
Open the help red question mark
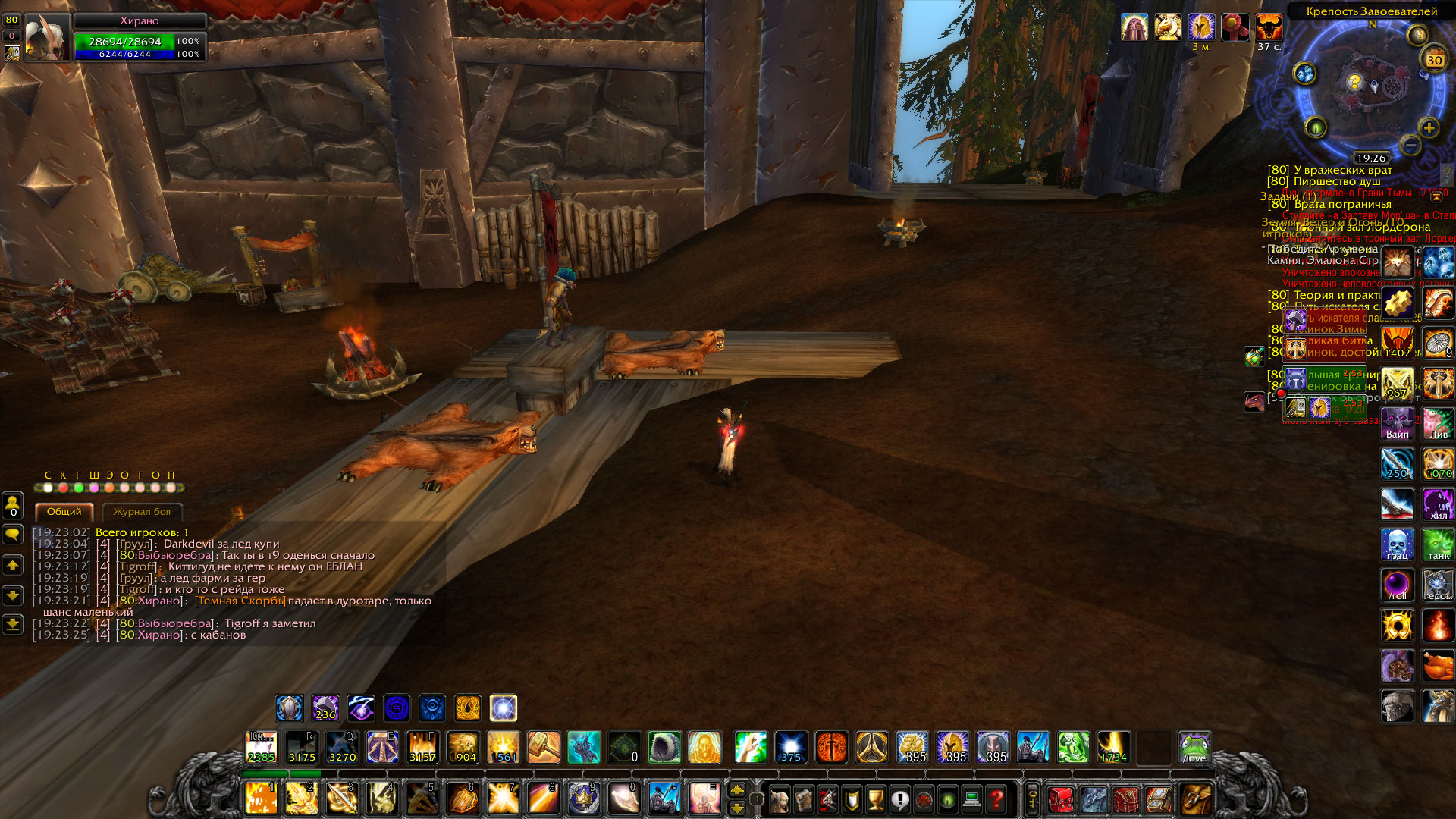click(x=996, y=799)
